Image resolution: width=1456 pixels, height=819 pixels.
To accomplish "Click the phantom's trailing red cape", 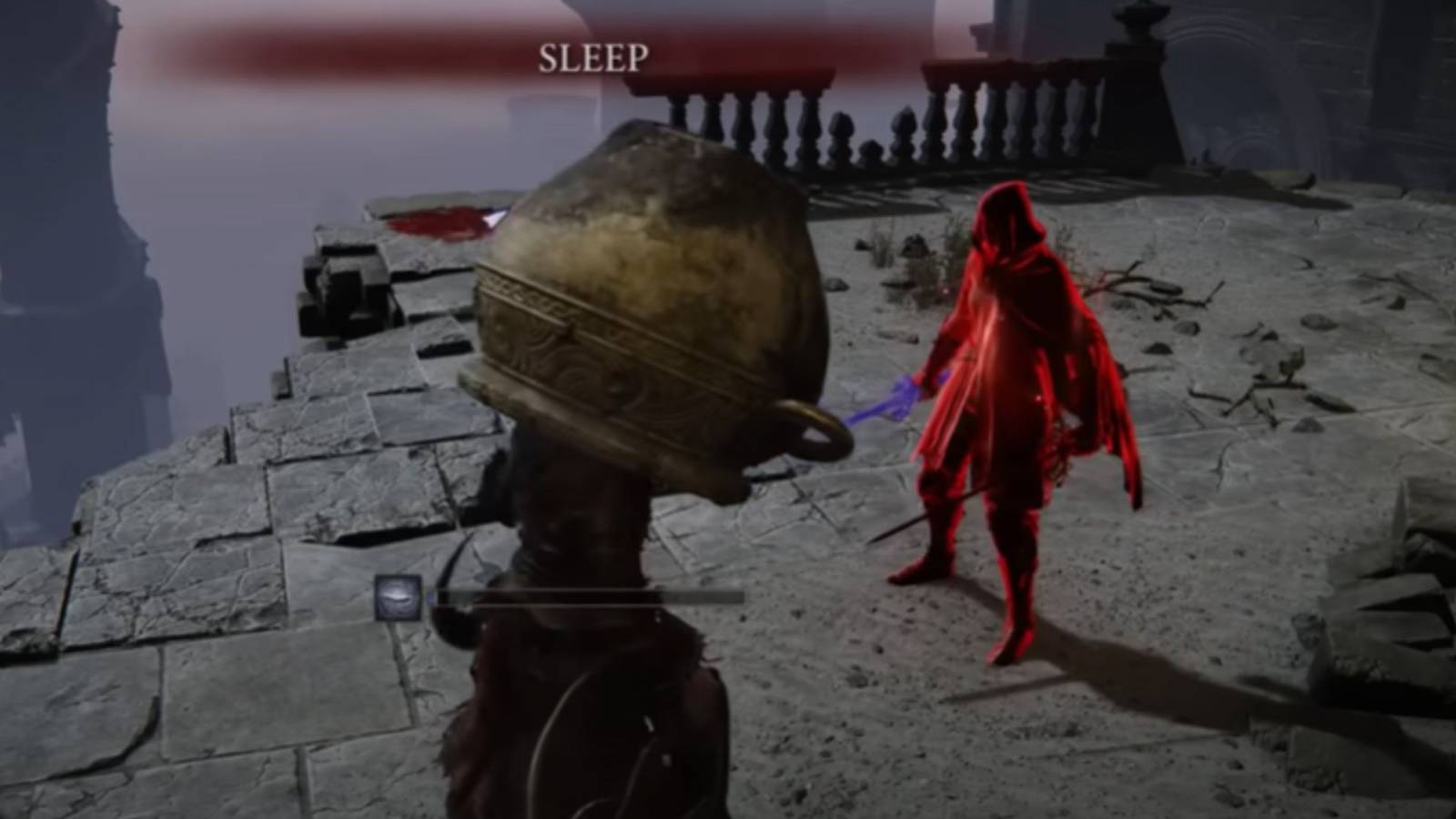I will [x=1106, y=428].
